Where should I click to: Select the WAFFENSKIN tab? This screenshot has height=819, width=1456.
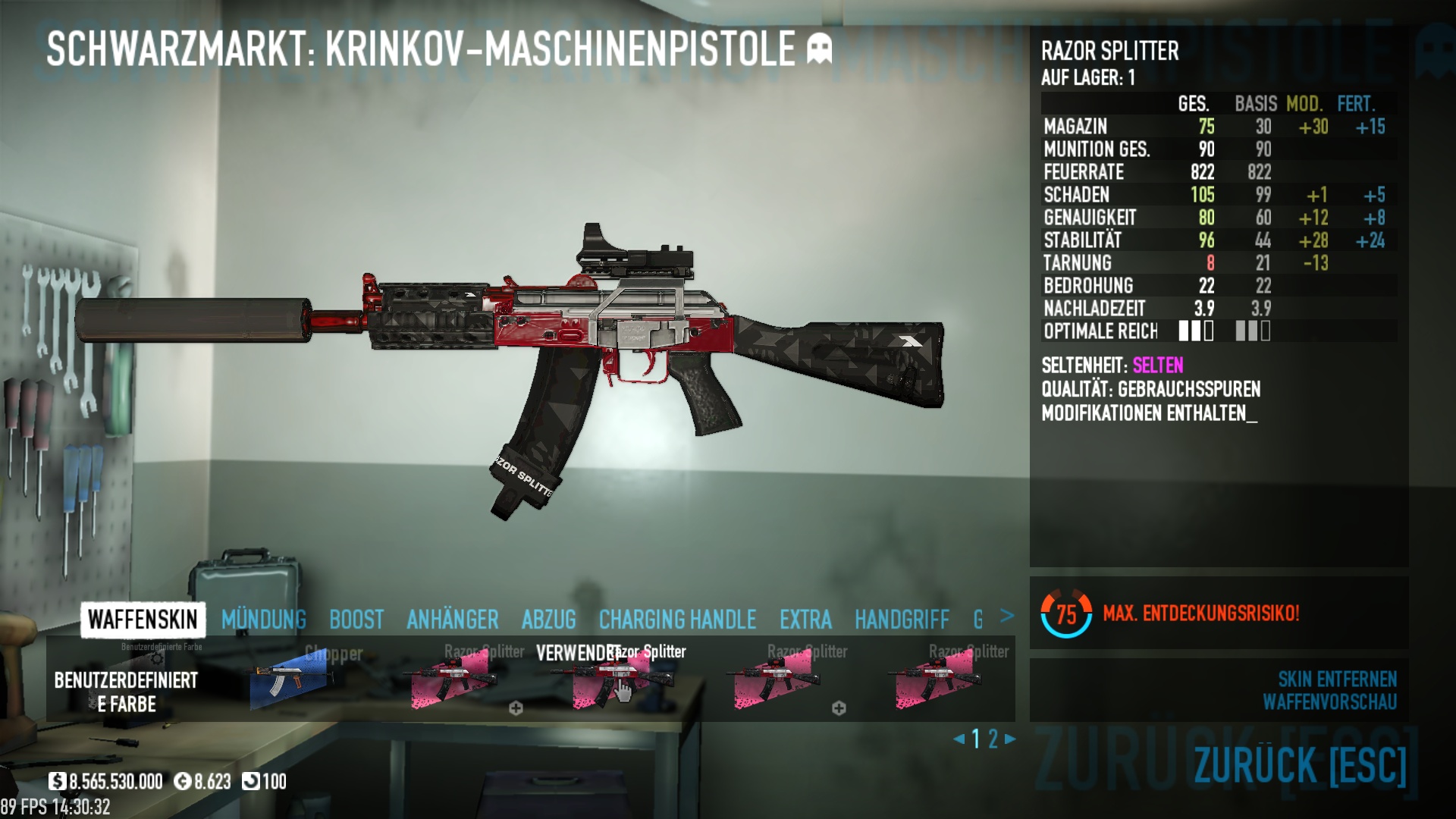(x=143, y=620)
